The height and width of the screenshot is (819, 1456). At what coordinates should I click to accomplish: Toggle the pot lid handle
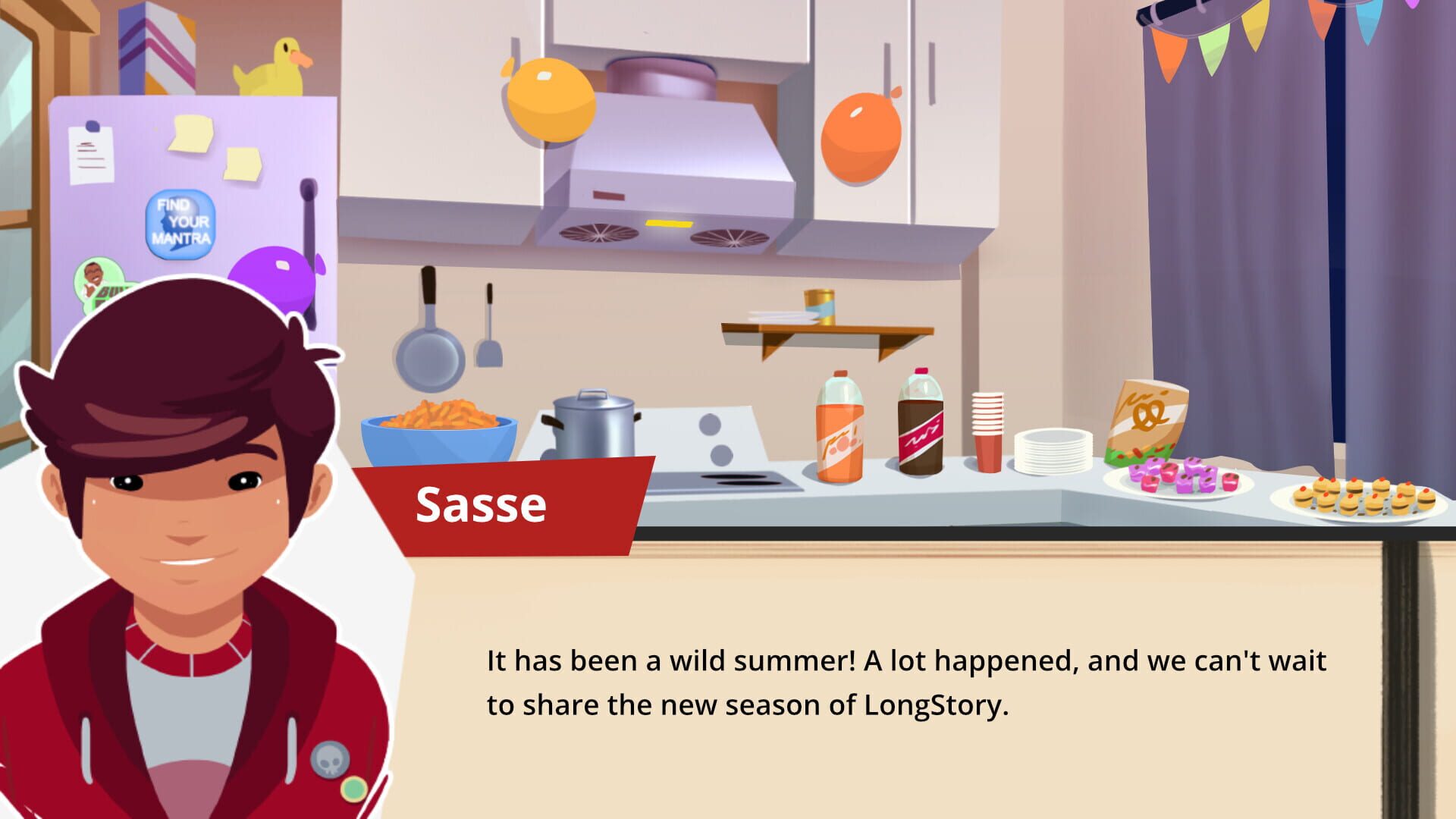pyautogui.click(x=592, y=392)
